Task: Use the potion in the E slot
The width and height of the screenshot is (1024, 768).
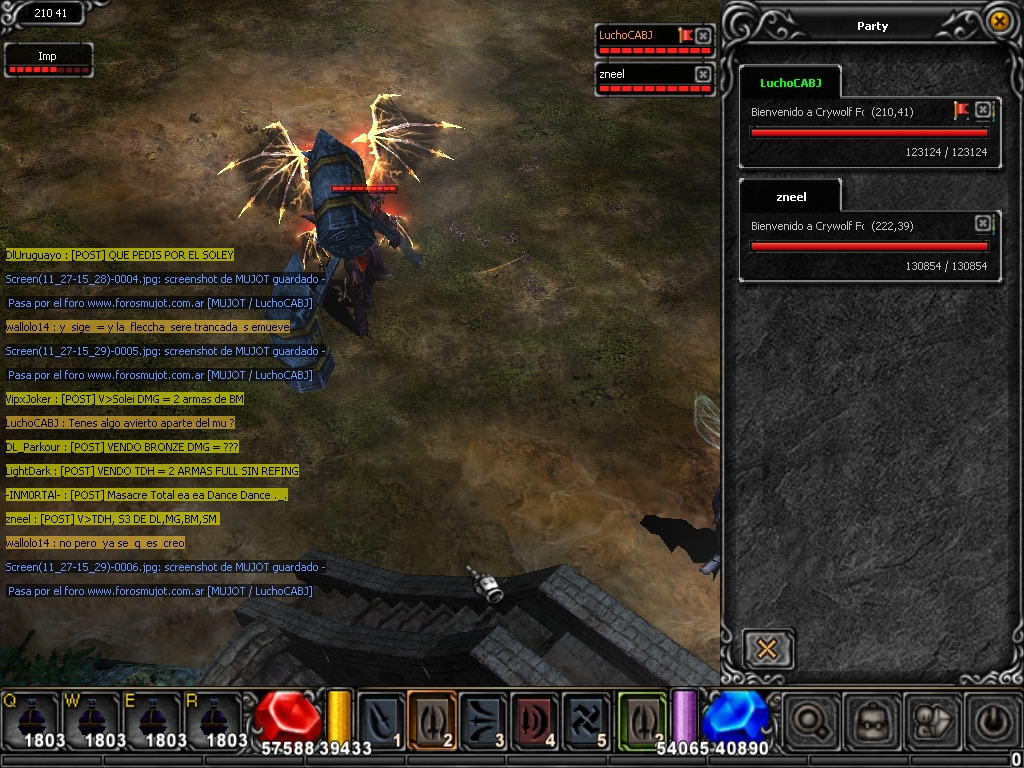Action: [152, 718]
